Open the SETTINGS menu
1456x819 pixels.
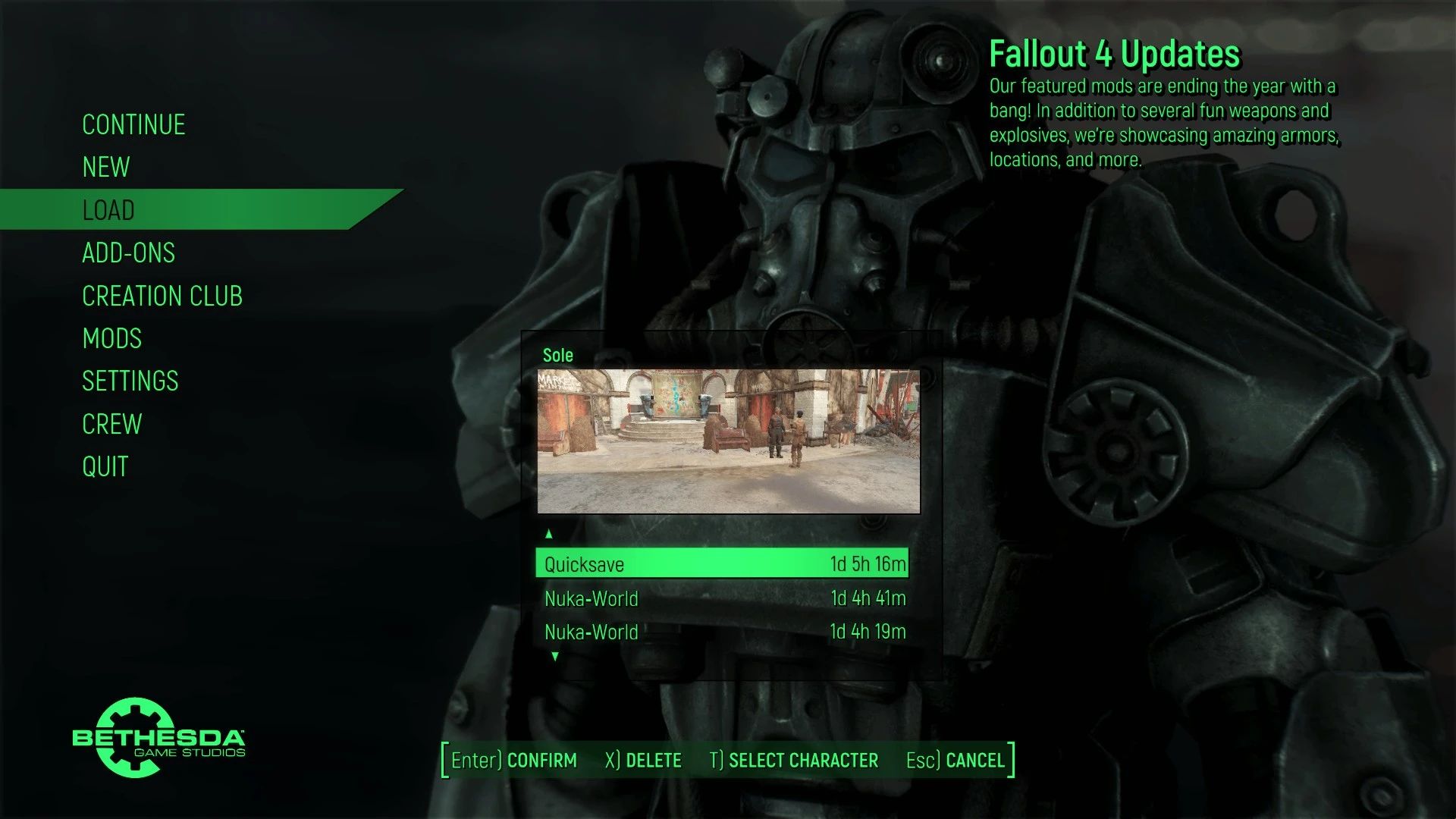pos(130,381)
